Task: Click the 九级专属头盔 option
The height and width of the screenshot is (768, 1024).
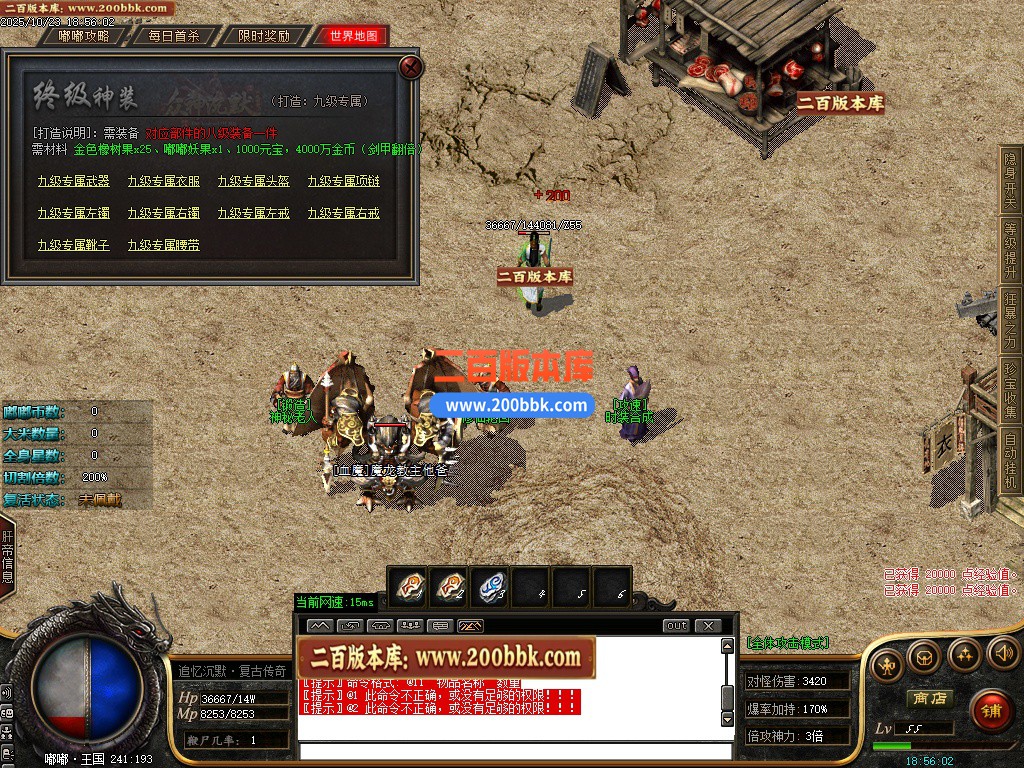Action: (254, 181)
